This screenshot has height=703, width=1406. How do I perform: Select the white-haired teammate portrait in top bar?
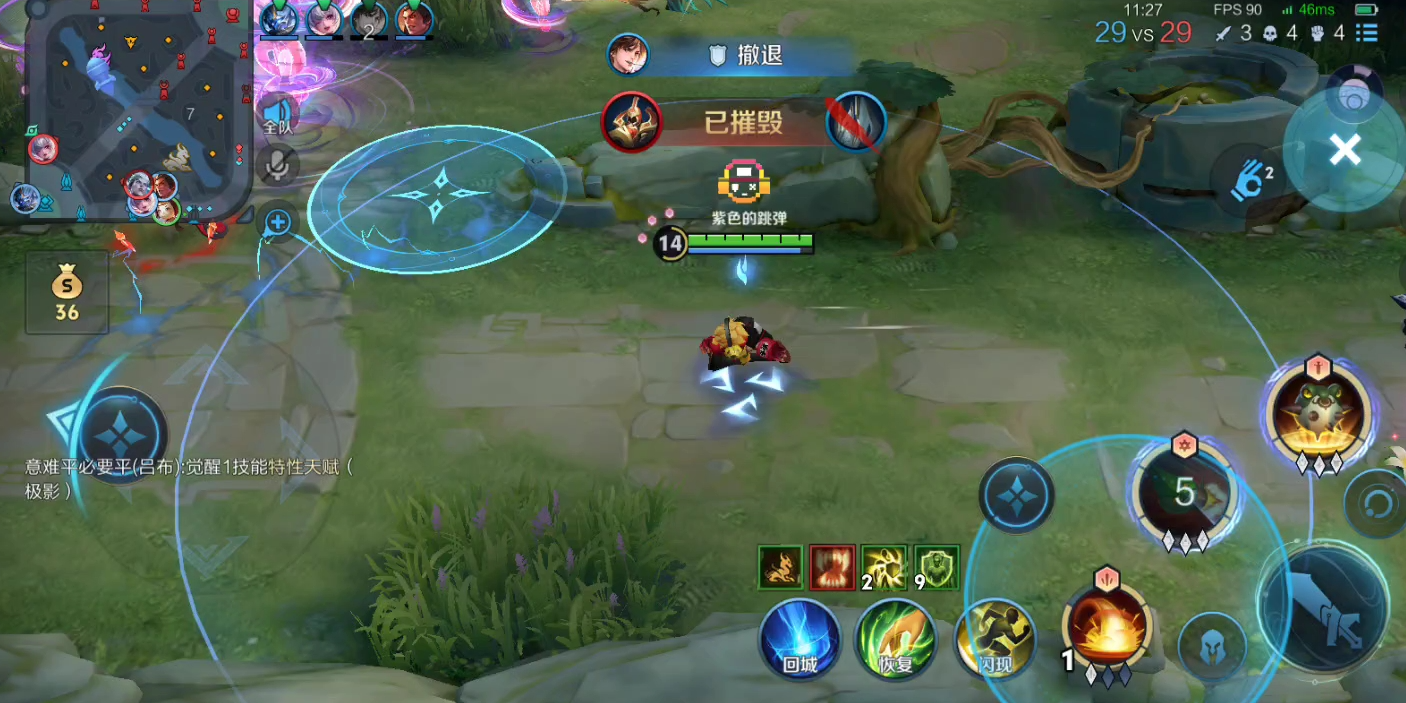click(323, 18)
